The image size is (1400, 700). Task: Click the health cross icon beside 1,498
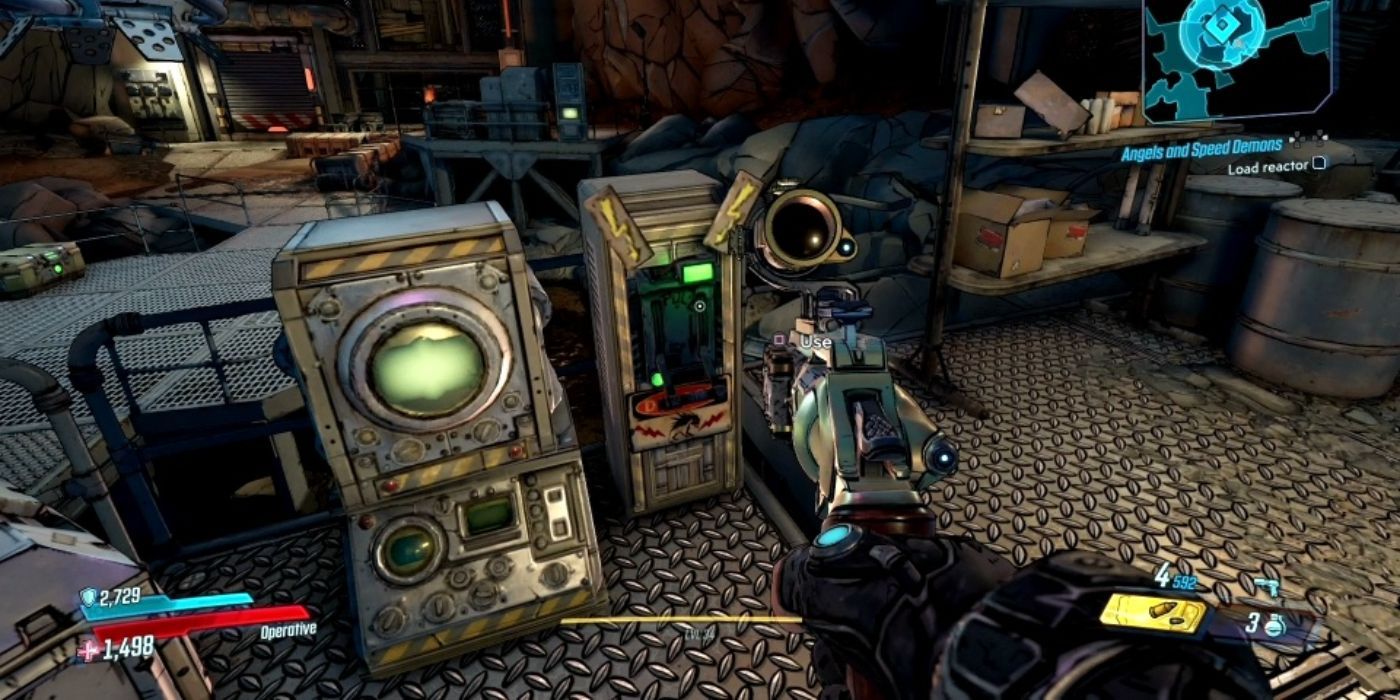[x=86, y=651]
